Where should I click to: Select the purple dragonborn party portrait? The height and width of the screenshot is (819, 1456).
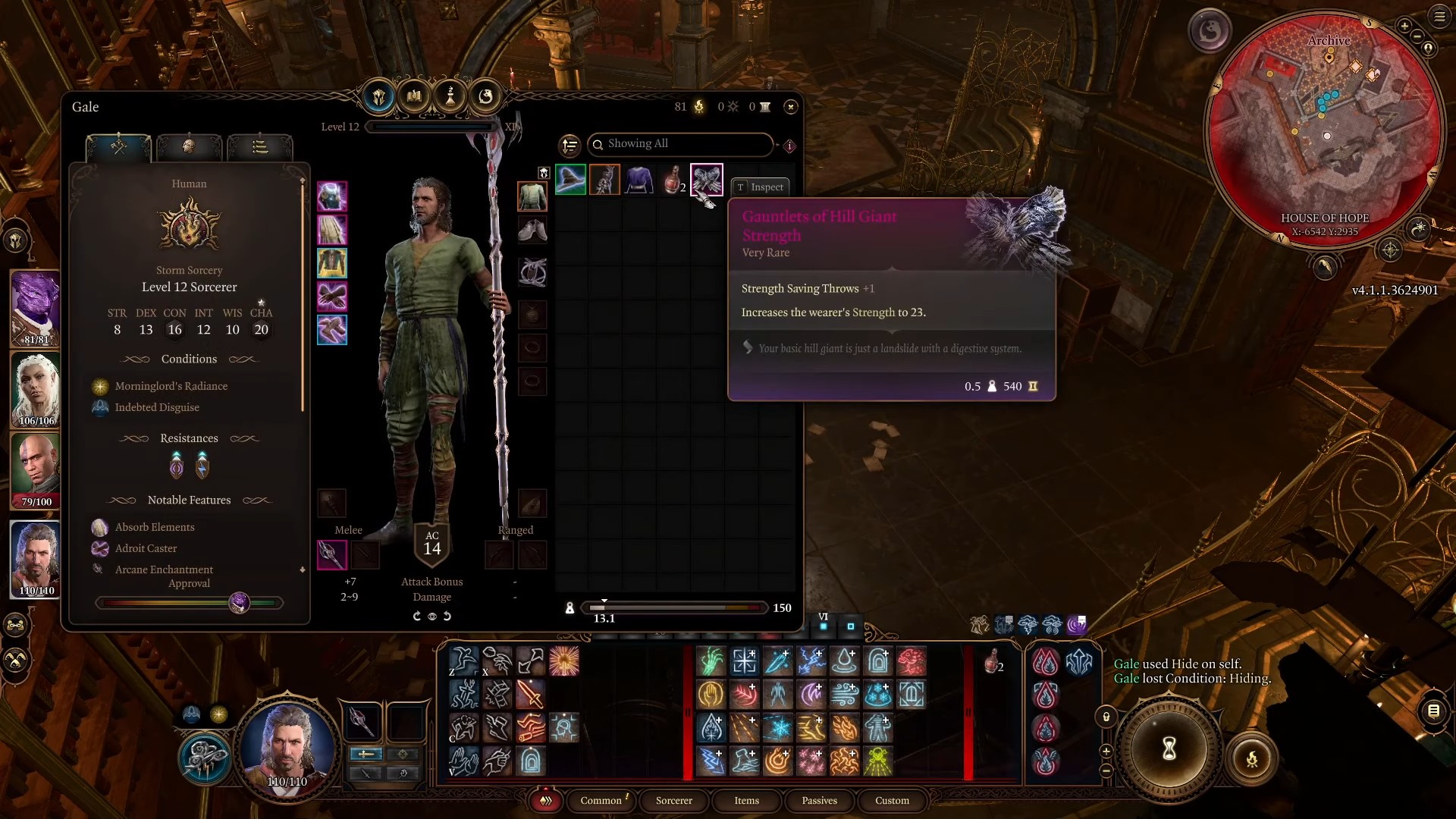point(36,309)
